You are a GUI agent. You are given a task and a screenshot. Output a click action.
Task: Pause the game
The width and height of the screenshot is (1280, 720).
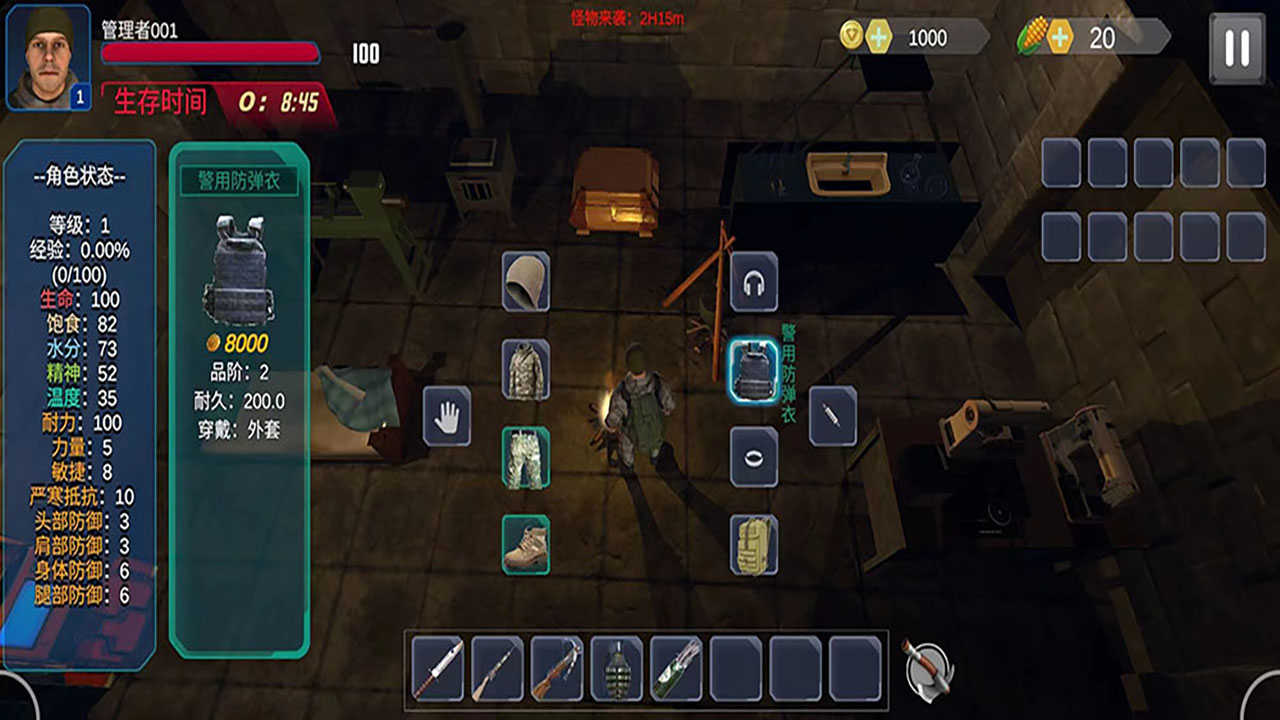tap(1237, 47)
